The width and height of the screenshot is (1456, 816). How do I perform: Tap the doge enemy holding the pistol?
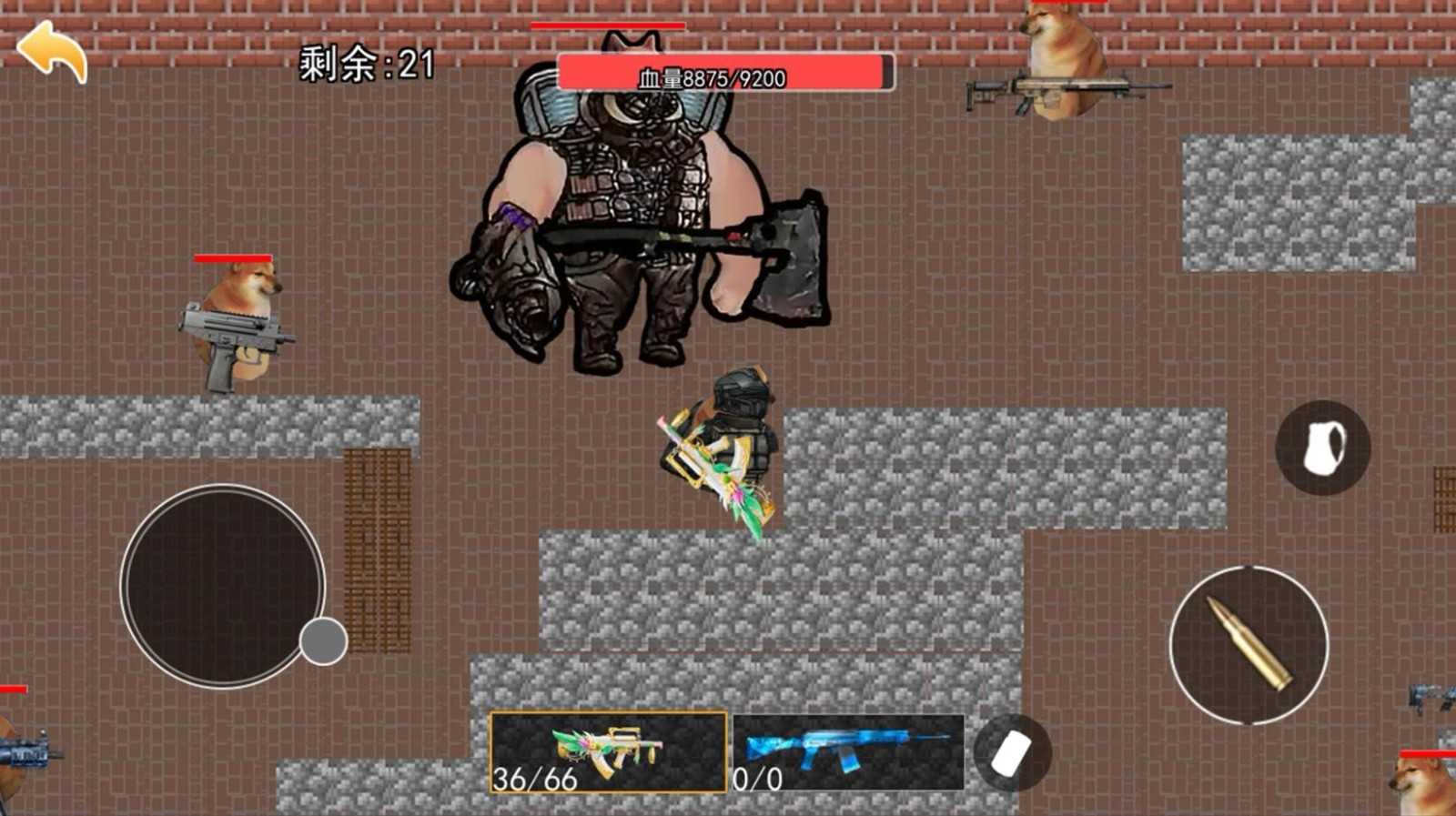tap(235, 318)
